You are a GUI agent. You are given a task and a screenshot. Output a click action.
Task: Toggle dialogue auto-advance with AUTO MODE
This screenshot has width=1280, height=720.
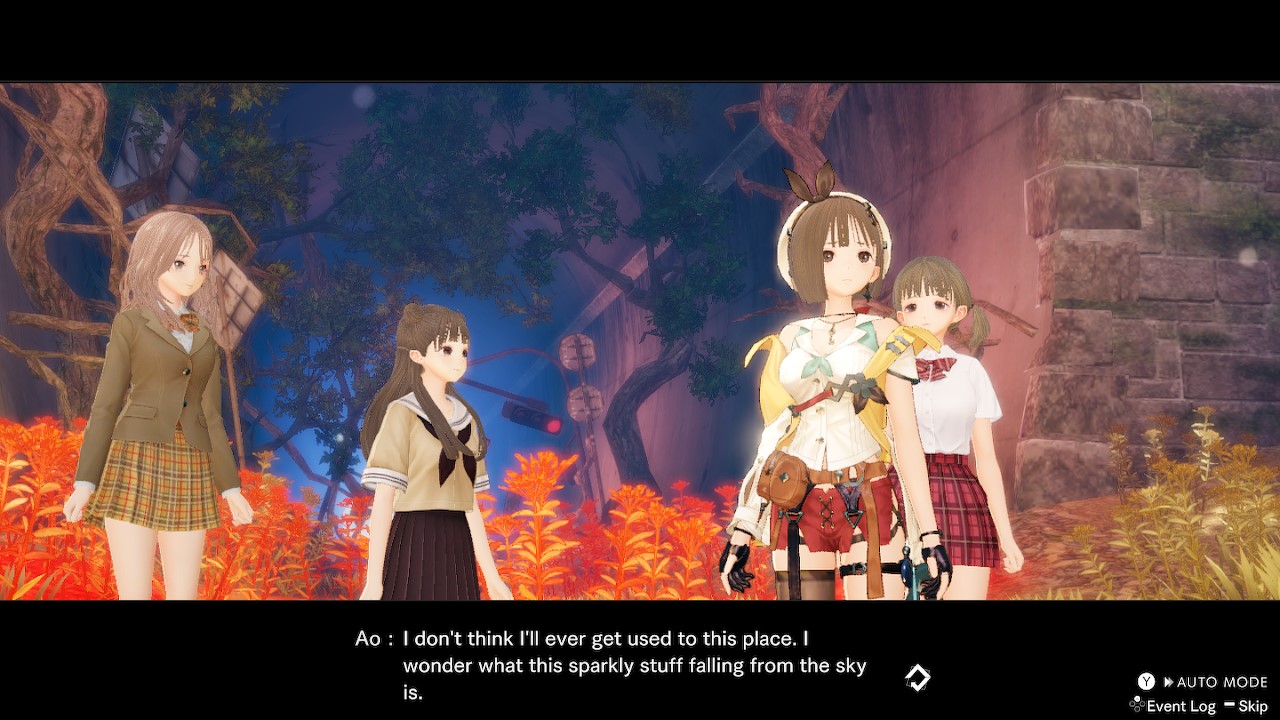(1213, 681)
